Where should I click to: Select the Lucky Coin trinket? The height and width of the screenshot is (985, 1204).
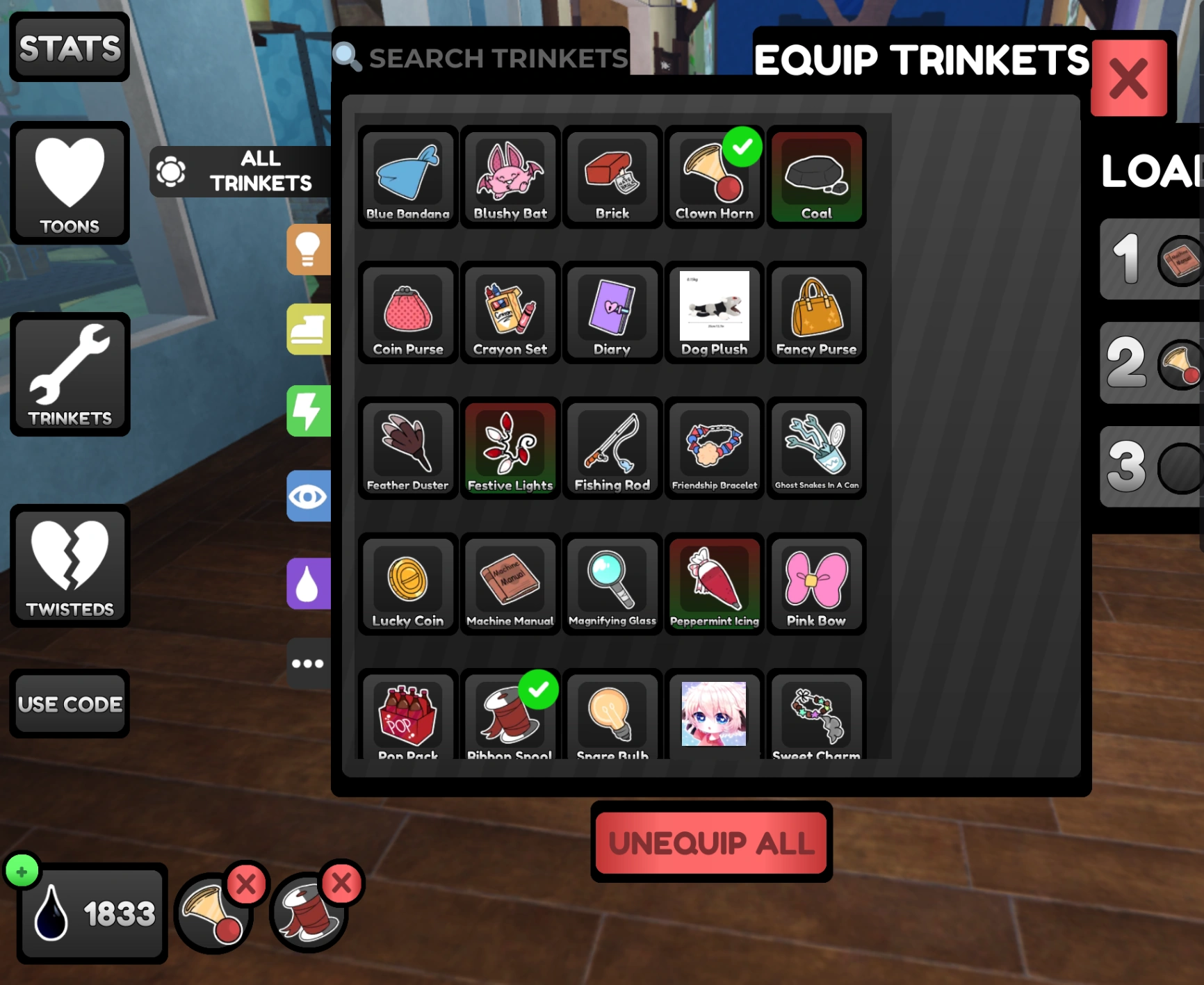[407, 584]
